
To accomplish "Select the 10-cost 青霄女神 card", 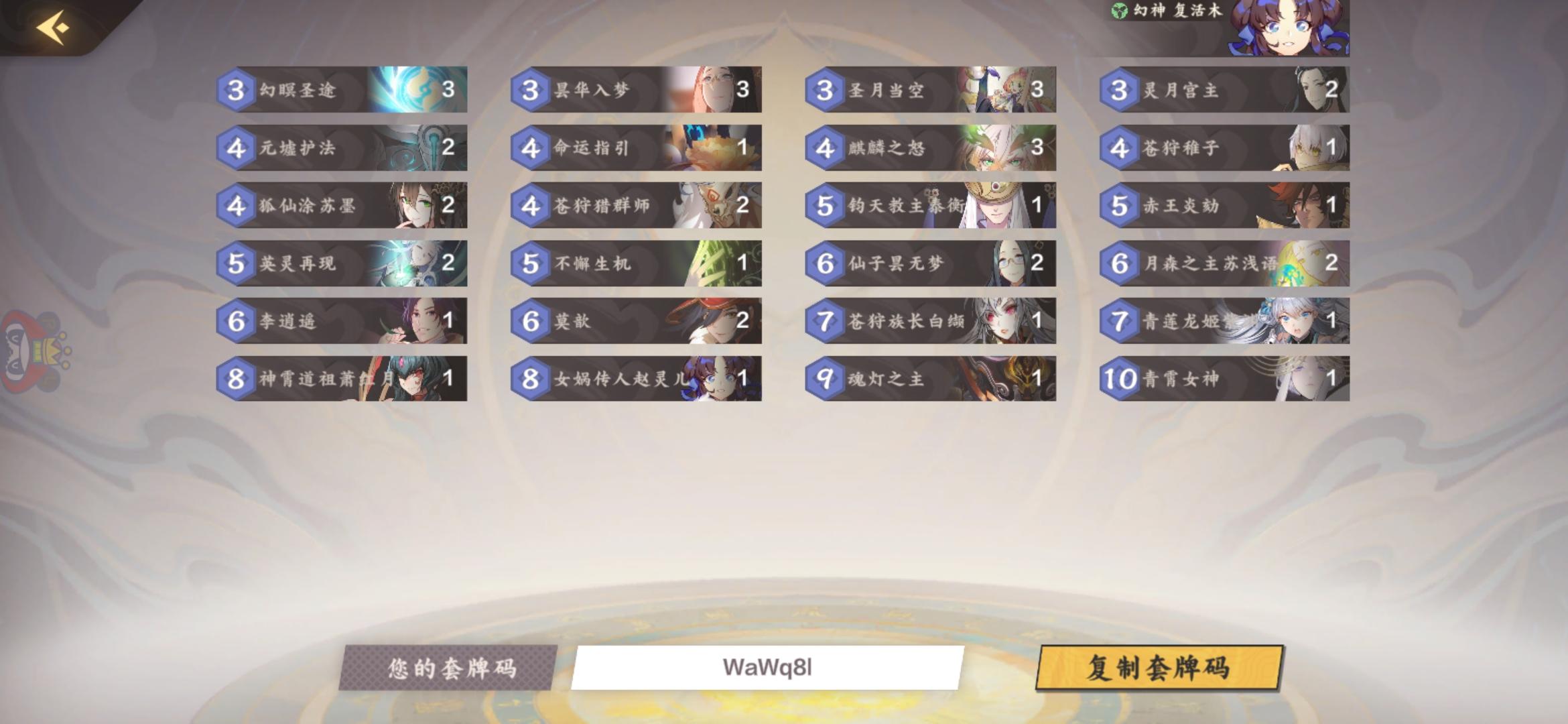I will pos(1226,380).
